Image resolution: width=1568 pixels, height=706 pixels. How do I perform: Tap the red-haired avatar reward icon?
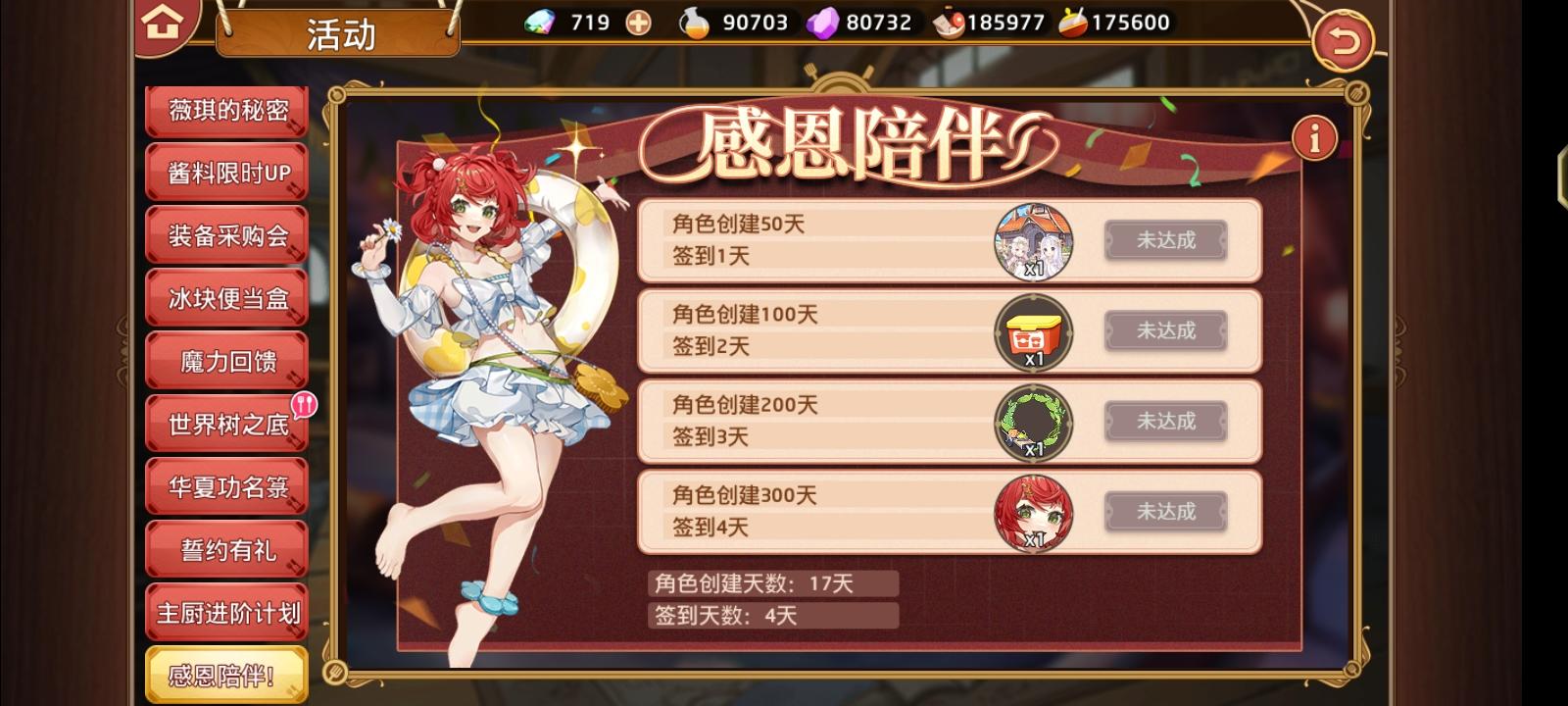click(1032, 512)
